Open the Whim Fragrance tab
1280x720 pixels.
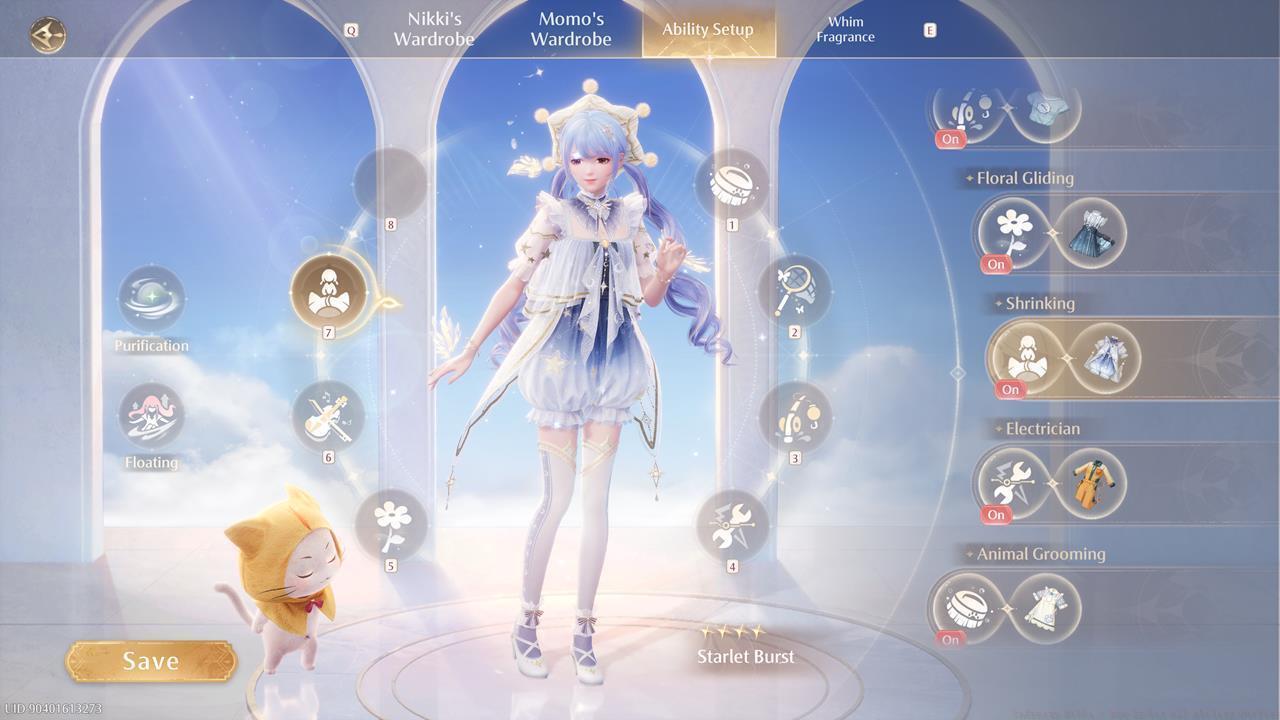pos(845,30)
